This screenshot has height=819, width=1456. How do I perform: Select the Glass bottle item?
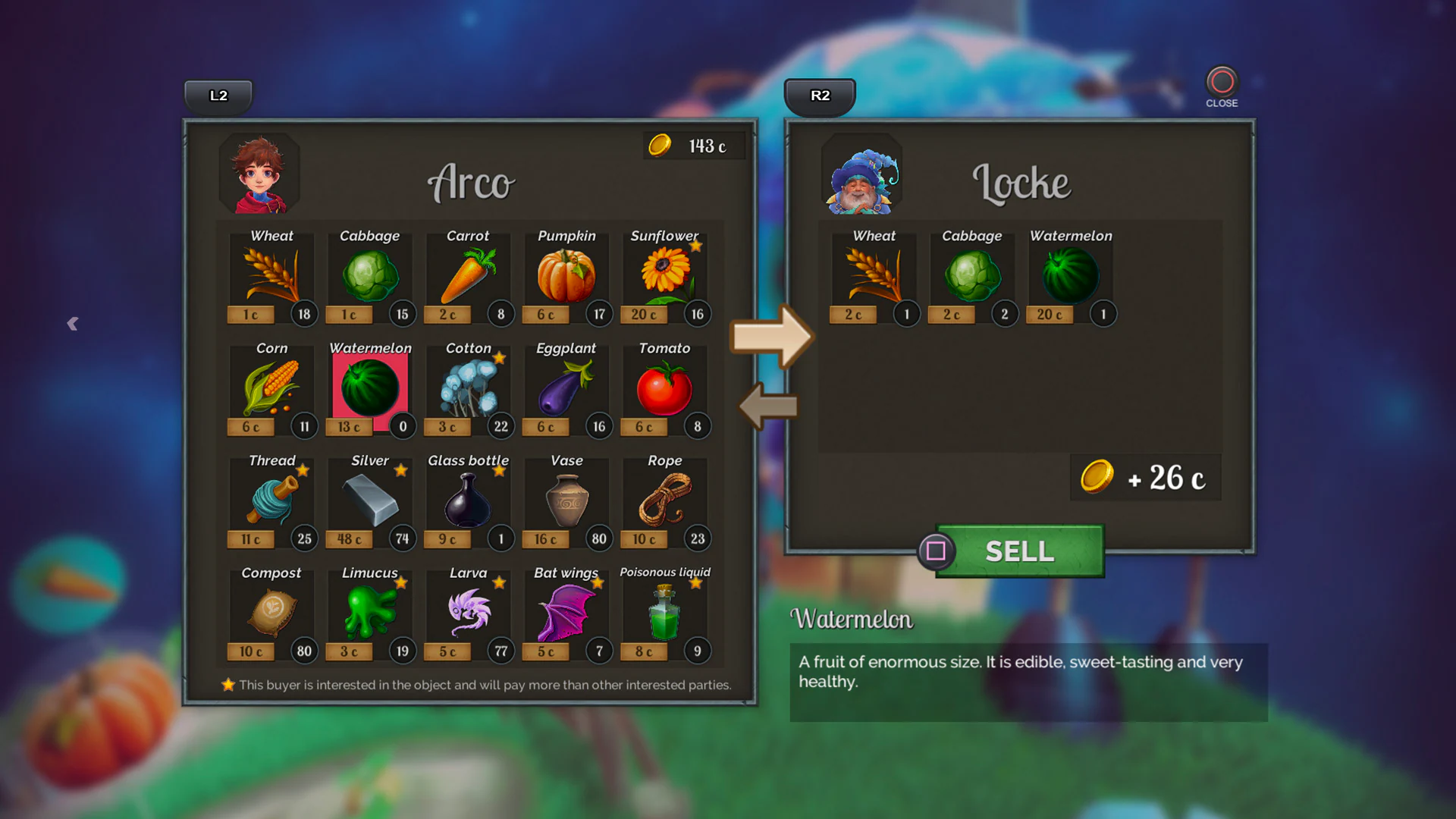pyautogui.click(x=468, y=500)
